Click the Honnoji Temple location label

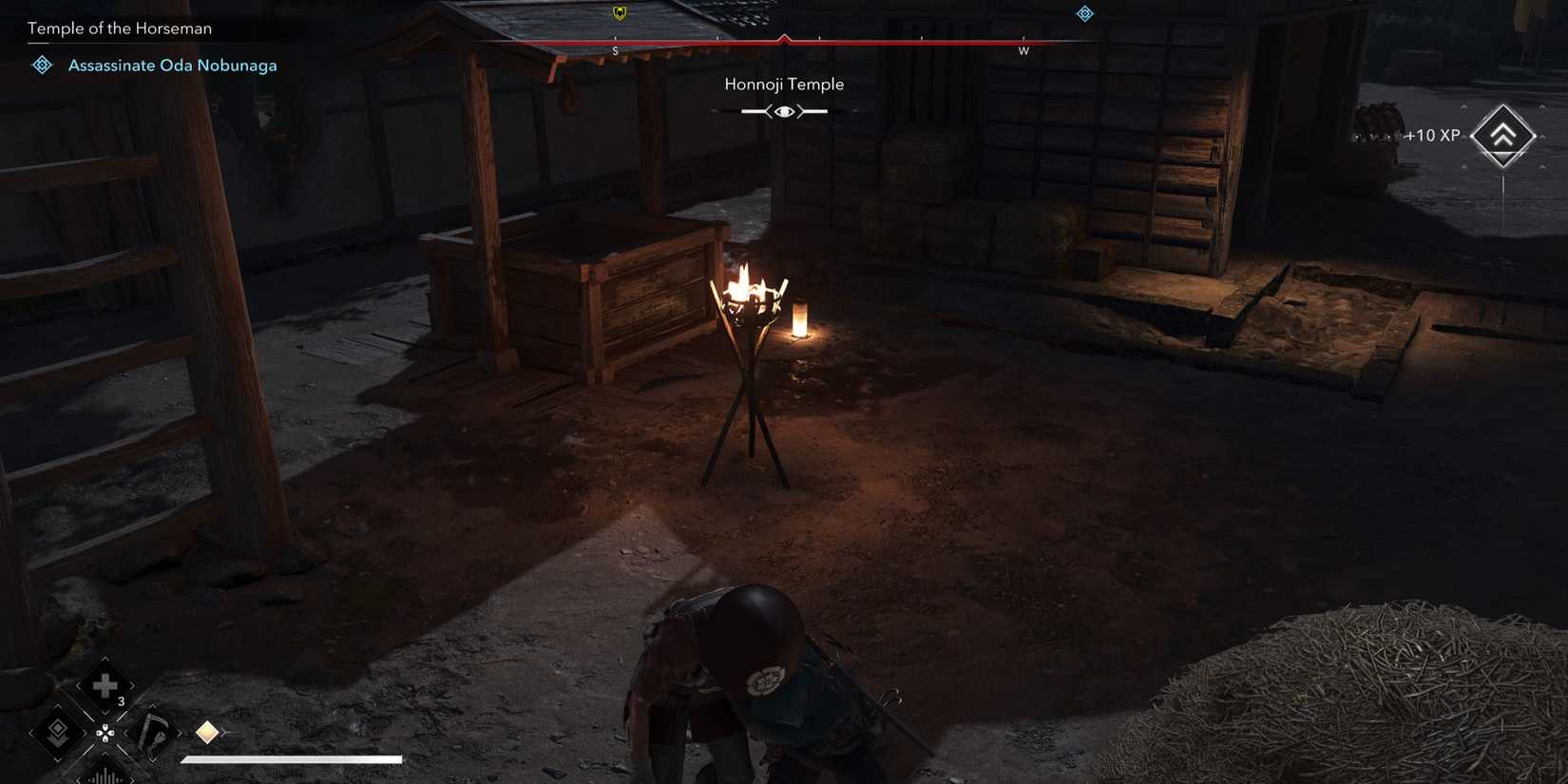tap(782, 84)
